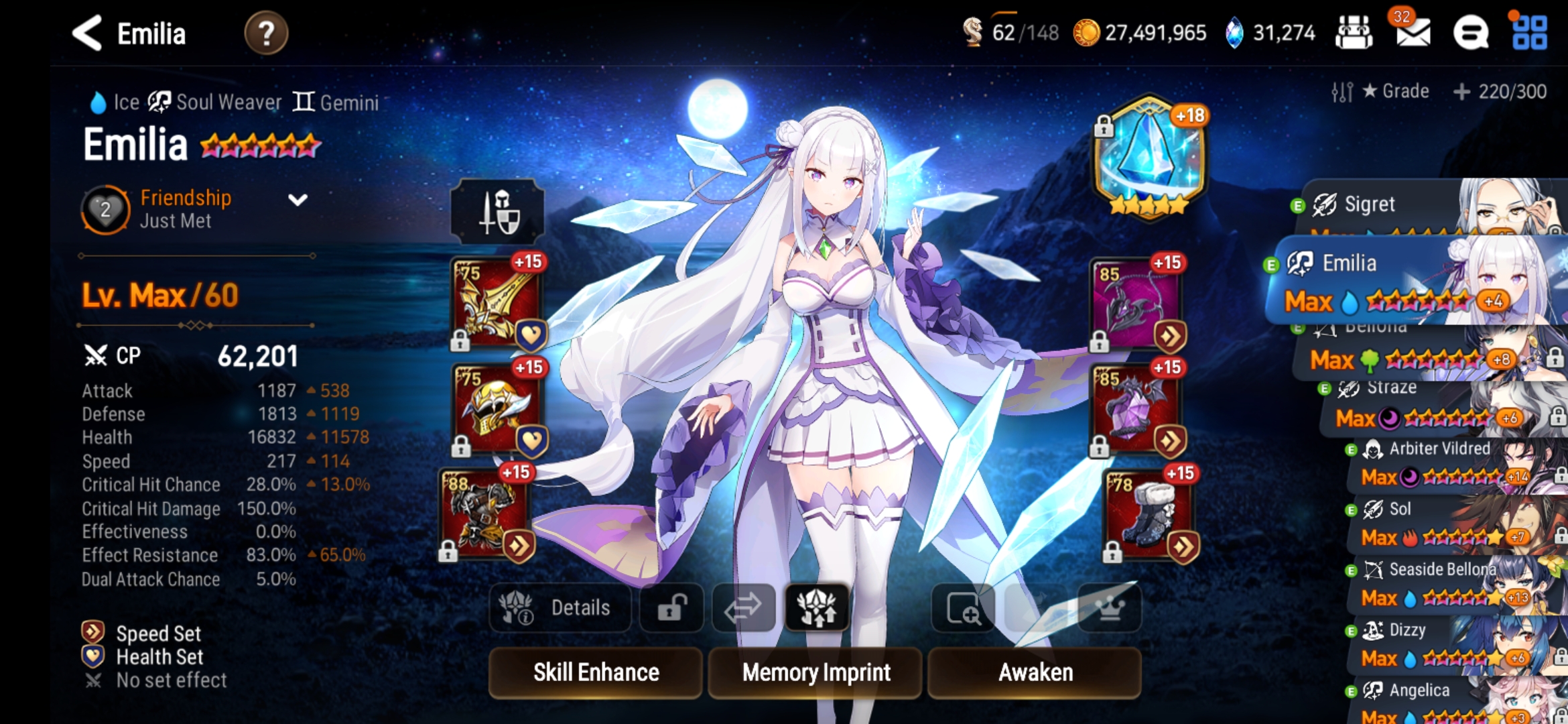The height and width of the screenshot is (724, 1568).
Task: Tap the help question mark icon
Action: [267, 33]
